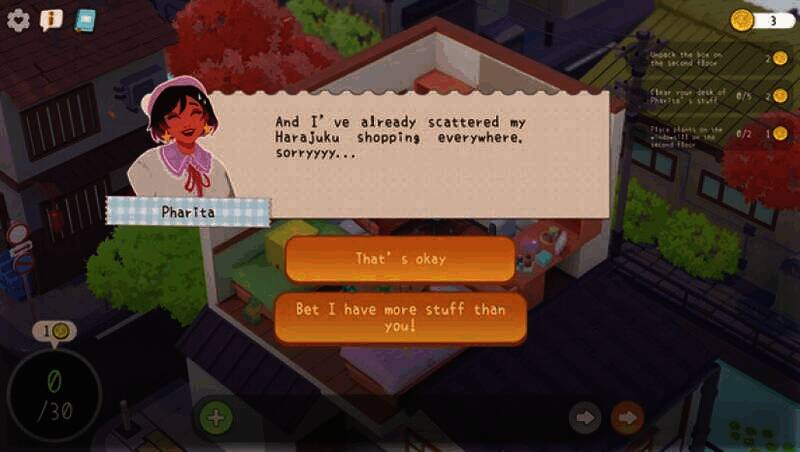Open the blue journal book
Image resolution: width=800 pixels, height=452 pixels.
tap(85, 20)
